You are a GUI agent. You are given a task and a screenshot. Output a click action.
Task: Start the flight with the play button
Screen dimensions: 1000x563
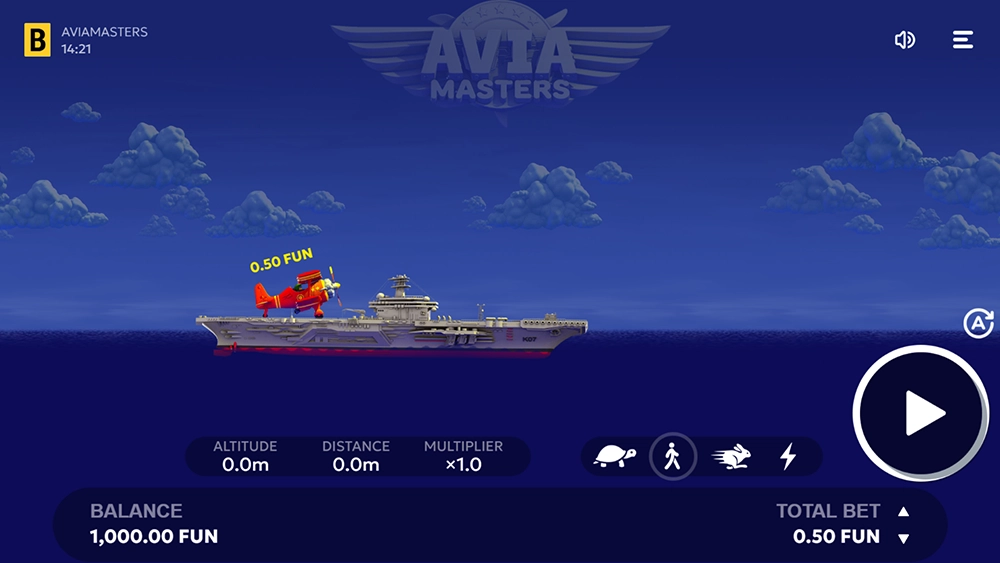coord(920,413)
